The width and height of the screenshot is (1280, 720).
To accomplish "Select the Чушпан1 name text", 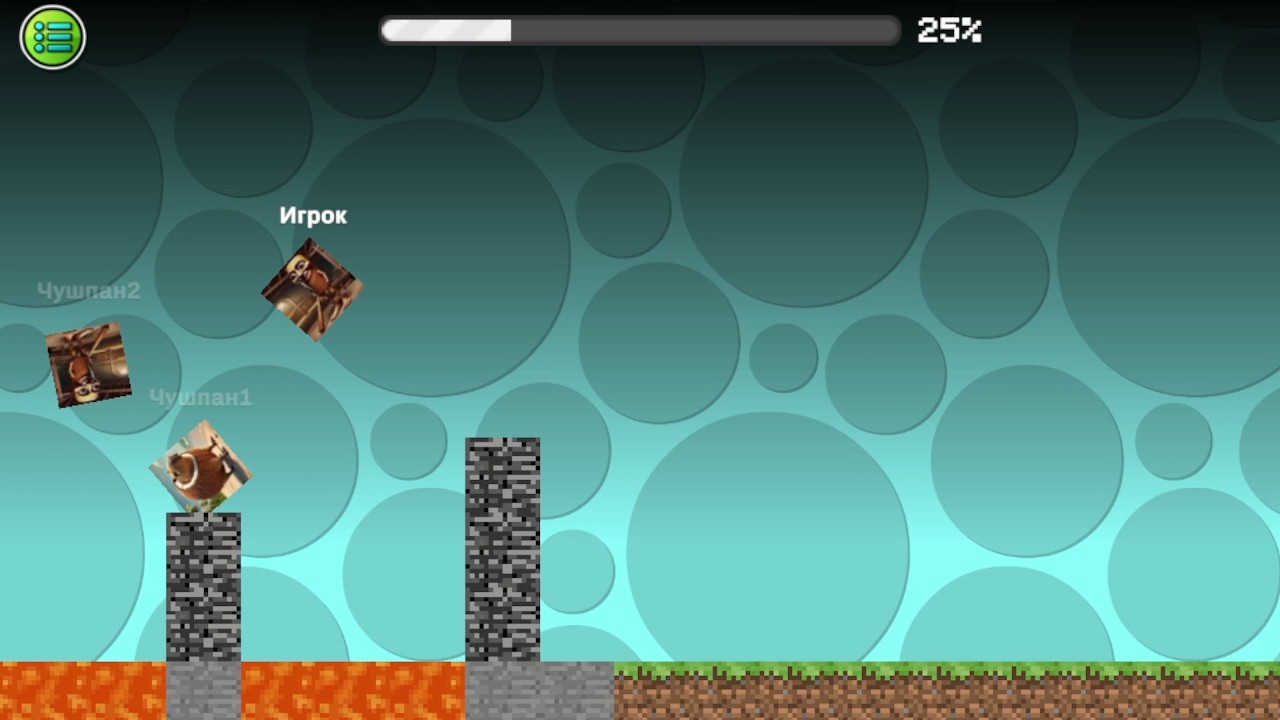I will tap(201, 397).
